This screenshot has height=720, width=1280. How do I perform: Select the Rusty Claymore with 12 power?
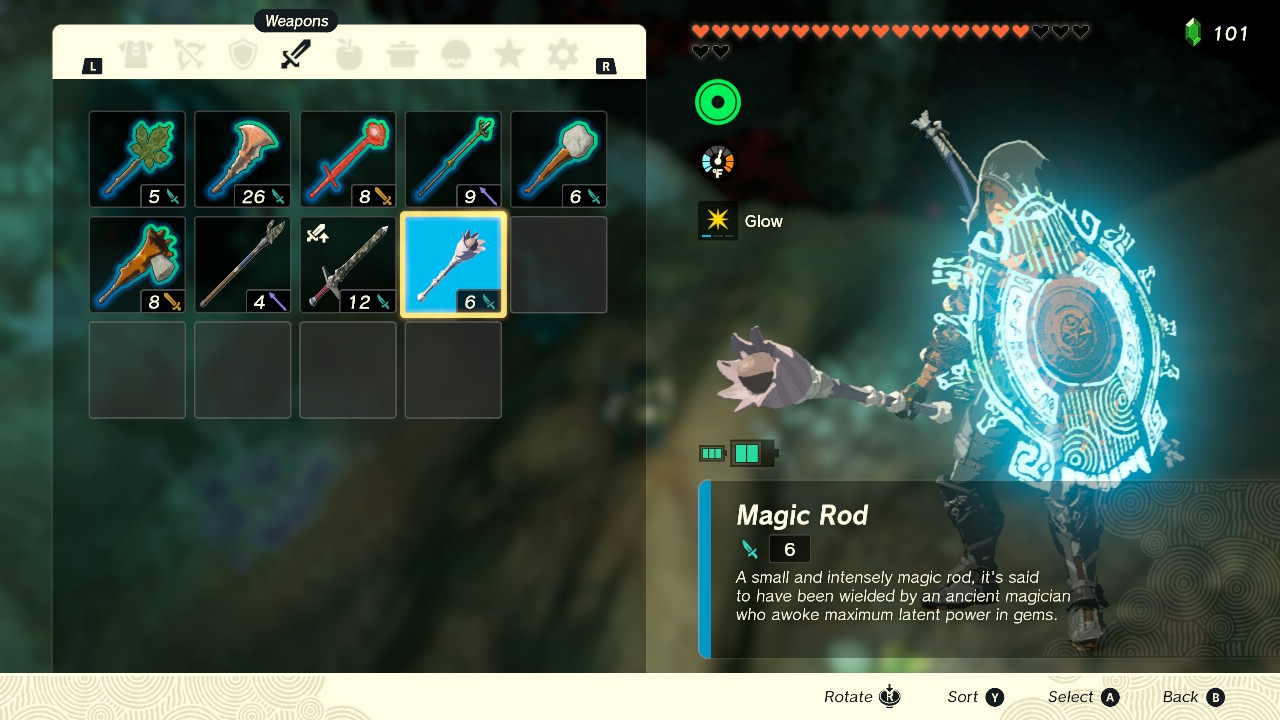pyautogui.click(x=347, y=263)
